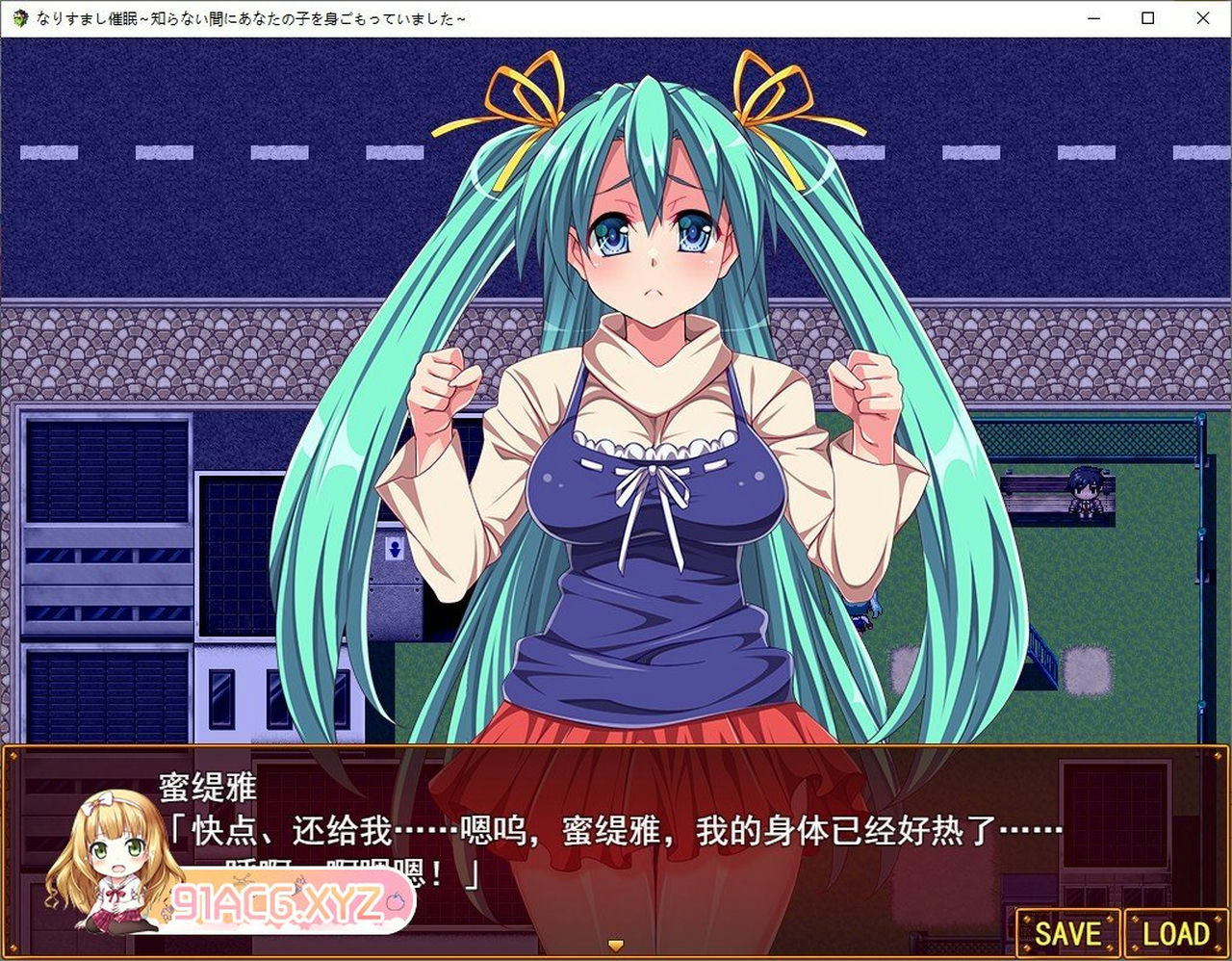Maximize the game window
1232x961 pixels.
(x=1147, y=17)
